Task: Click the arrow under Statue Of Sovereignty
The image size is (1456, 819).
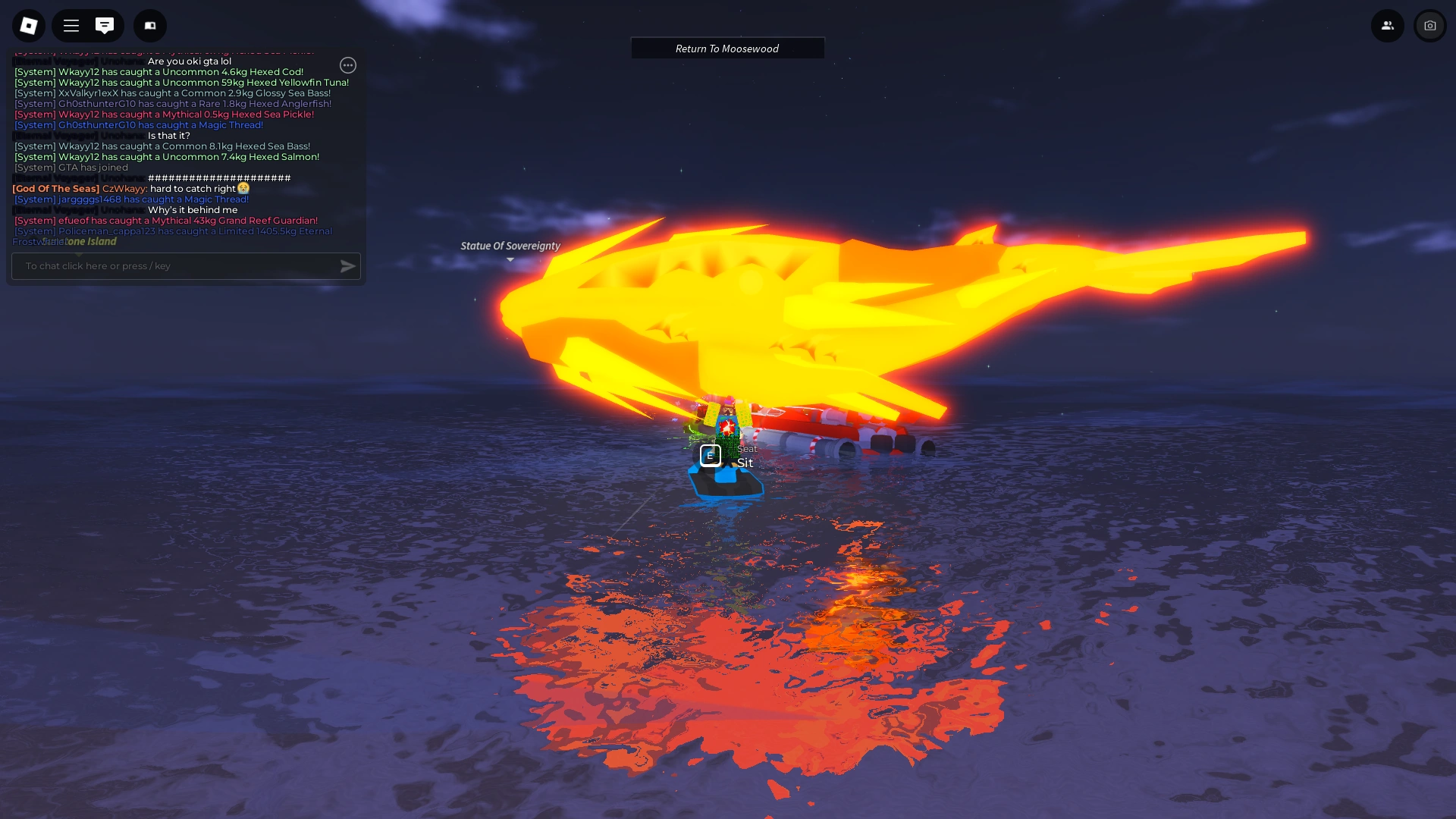Action: click(510, 259)
